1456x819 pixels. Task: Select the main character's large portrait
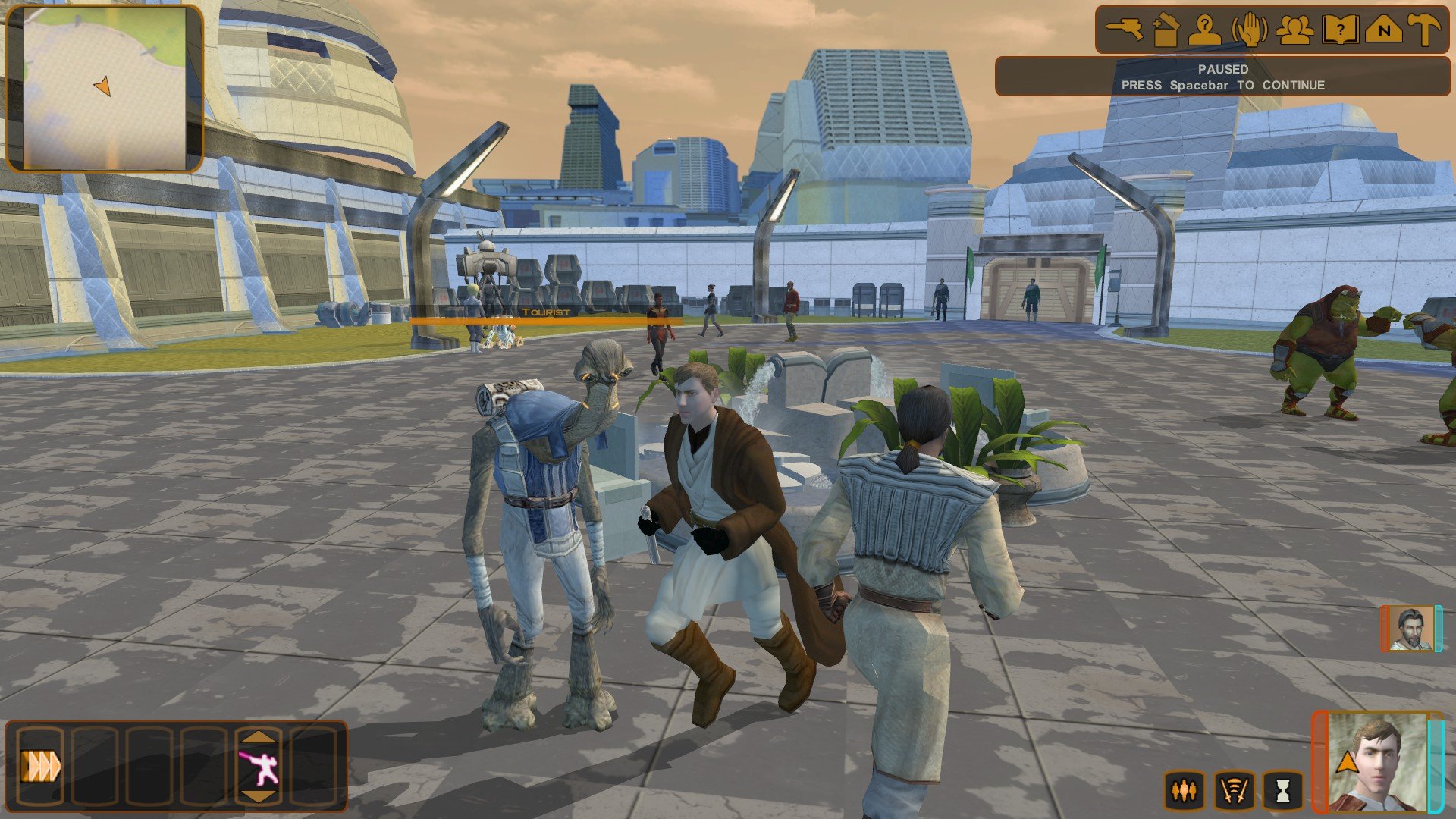click(x=1376, y=762)
